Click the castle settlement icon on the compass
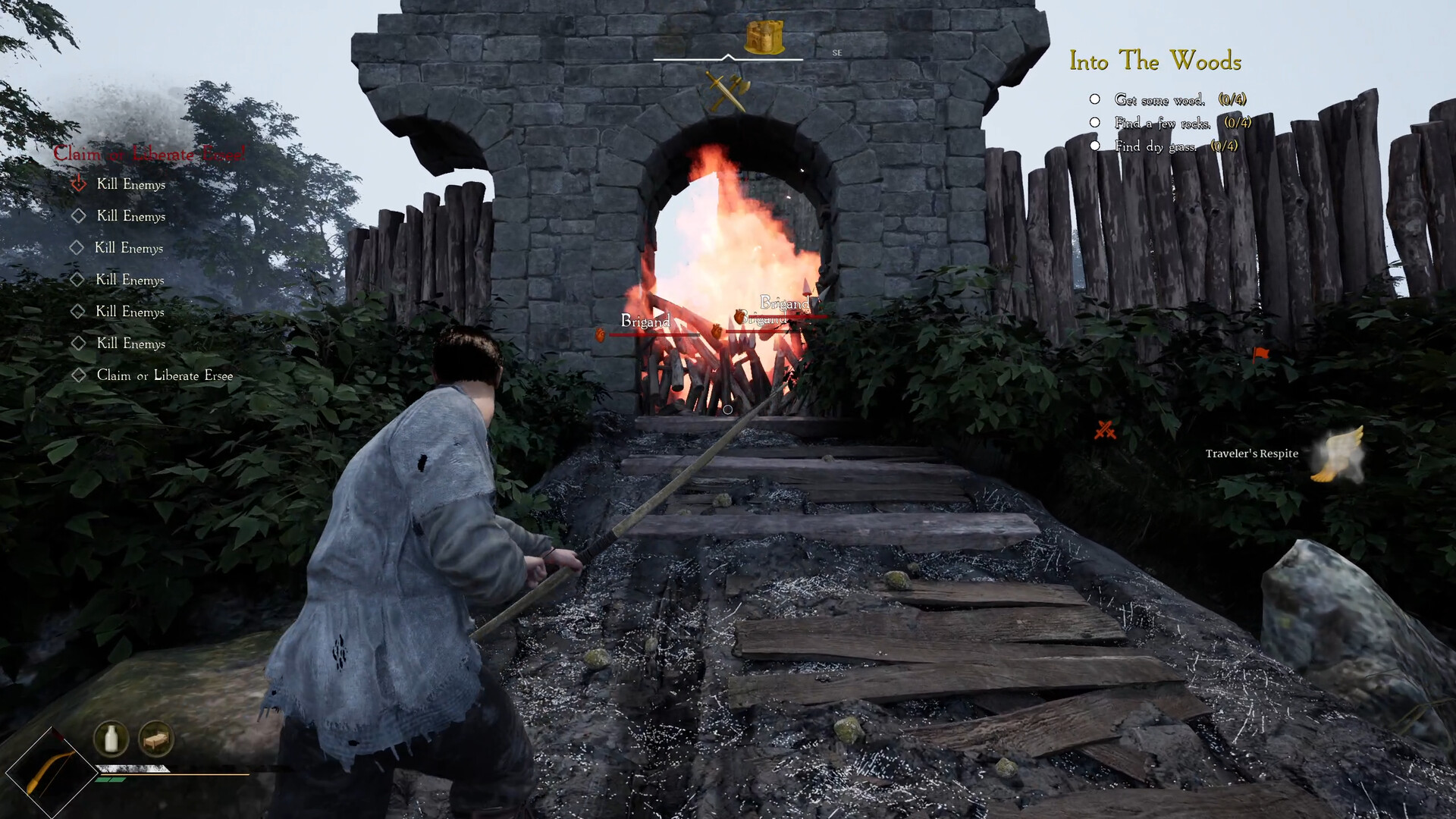 pyautogui.click(x=765, y=36)
